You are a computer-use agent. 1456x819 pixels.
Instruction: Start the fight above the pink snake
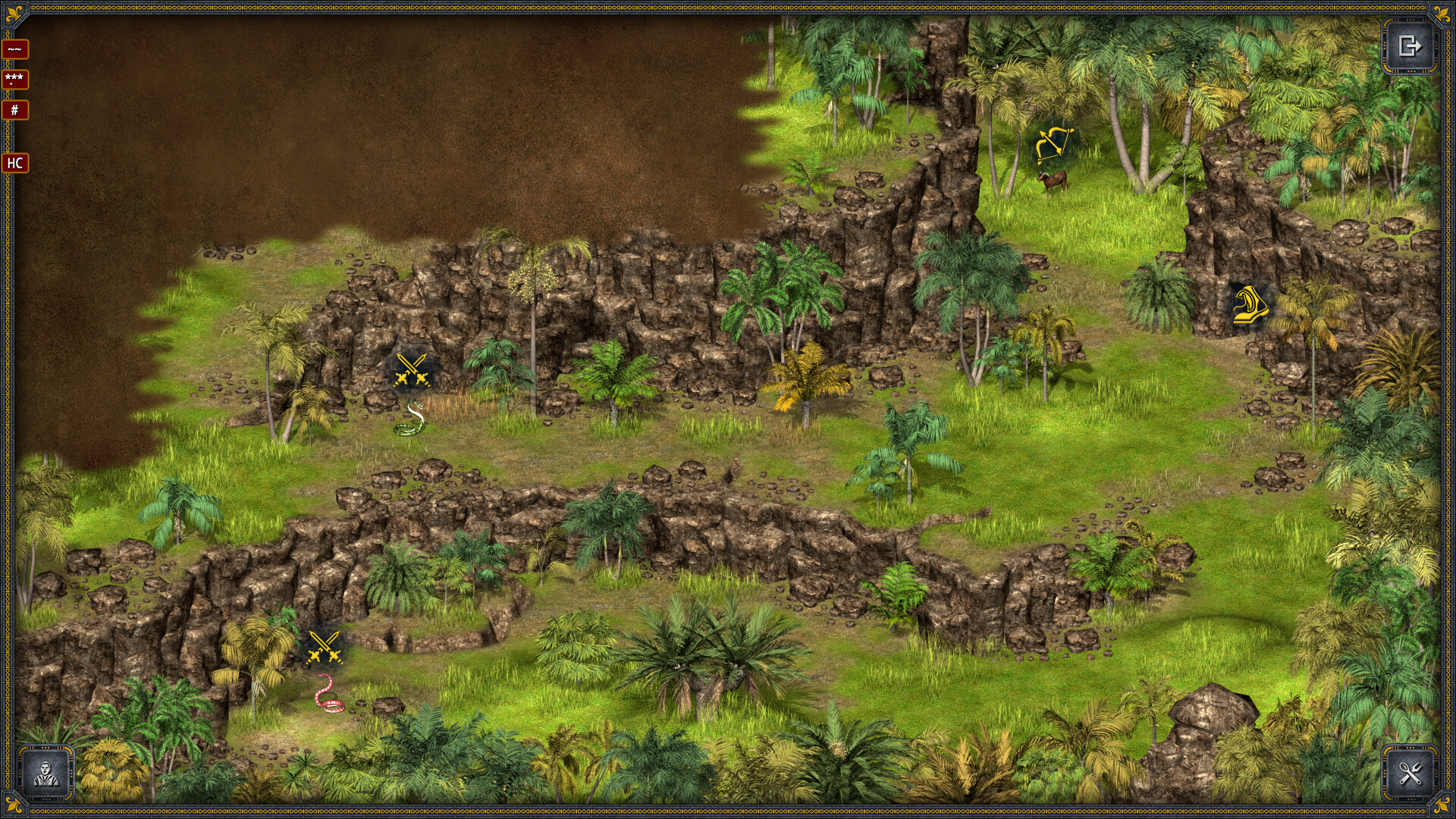coord(324,648)
